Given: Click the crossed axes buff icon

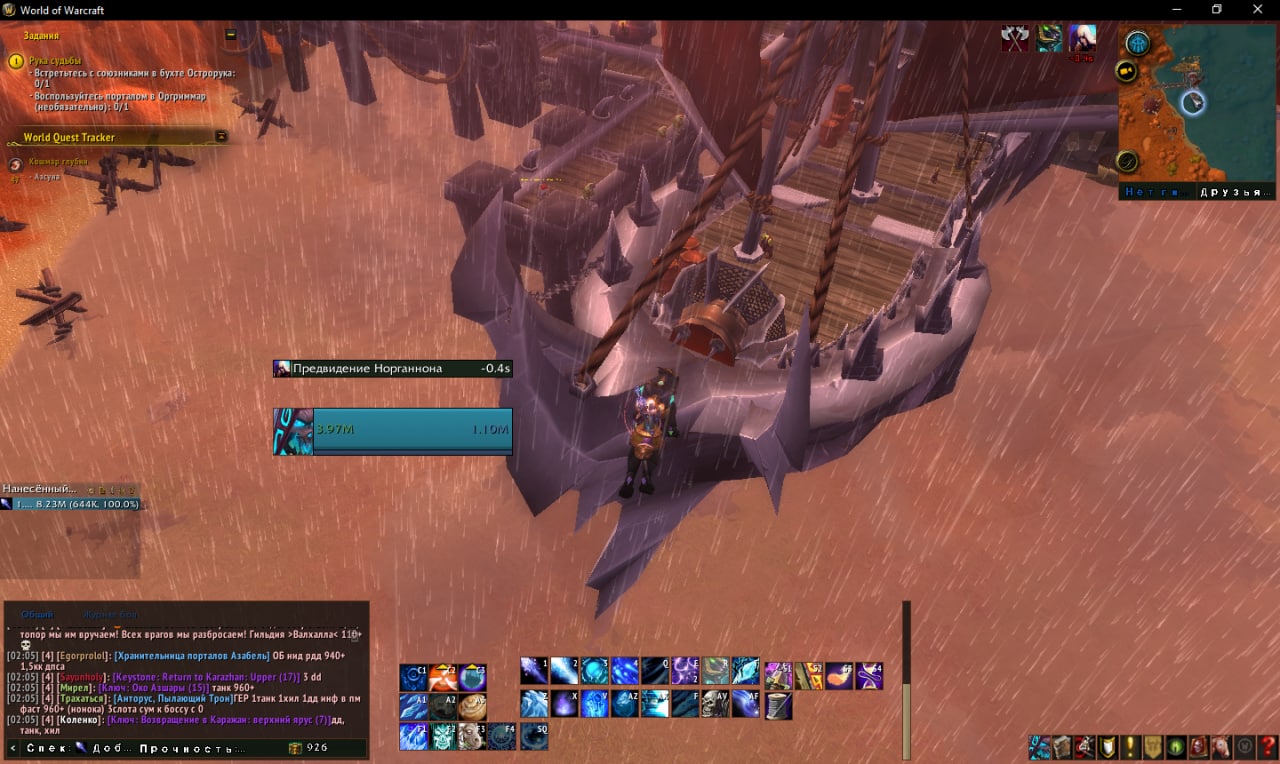Looking at the screenshot, I should click(1016, 38).
